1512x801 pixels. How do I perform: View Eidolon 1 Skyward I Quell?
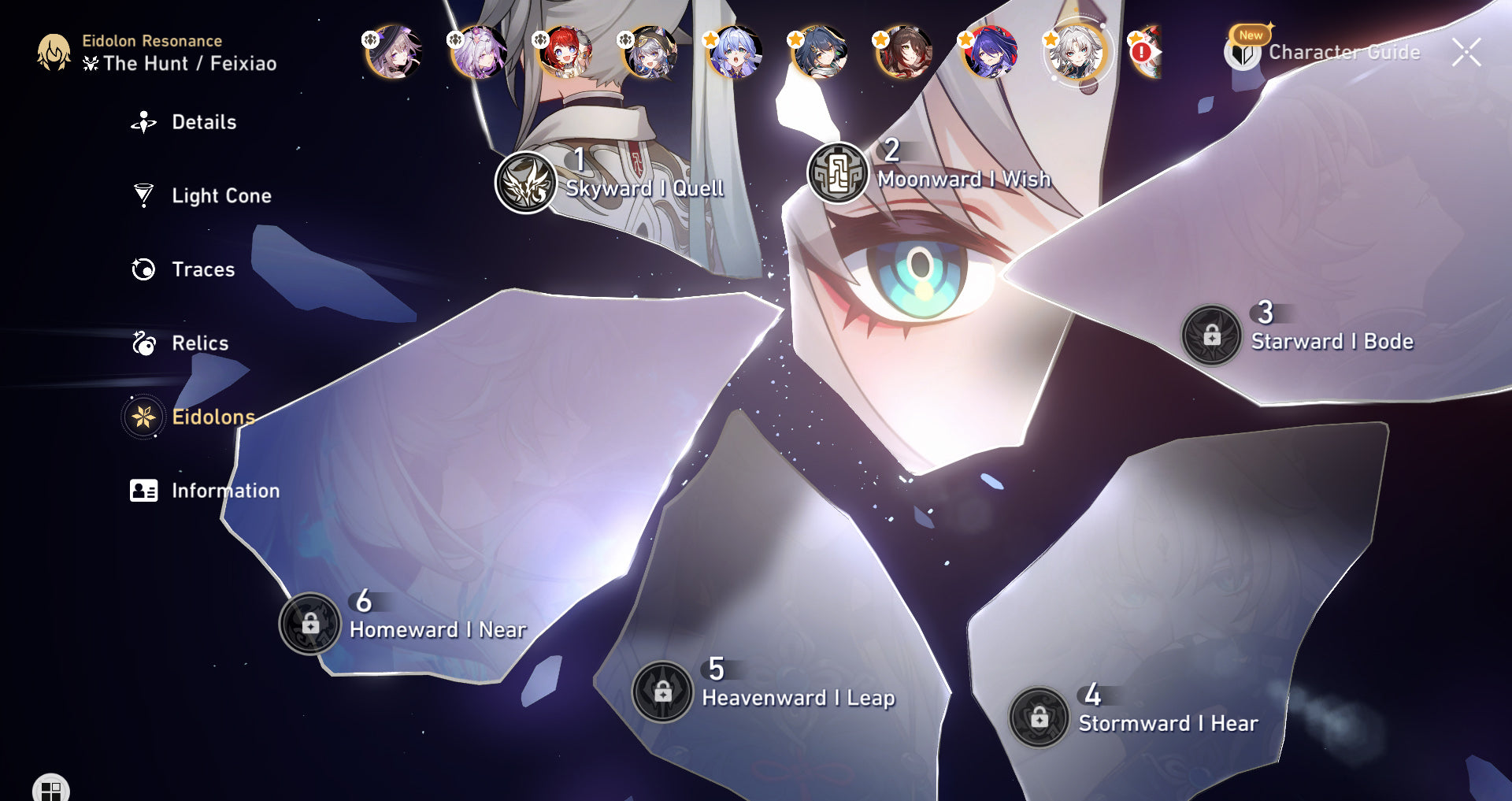526,183
